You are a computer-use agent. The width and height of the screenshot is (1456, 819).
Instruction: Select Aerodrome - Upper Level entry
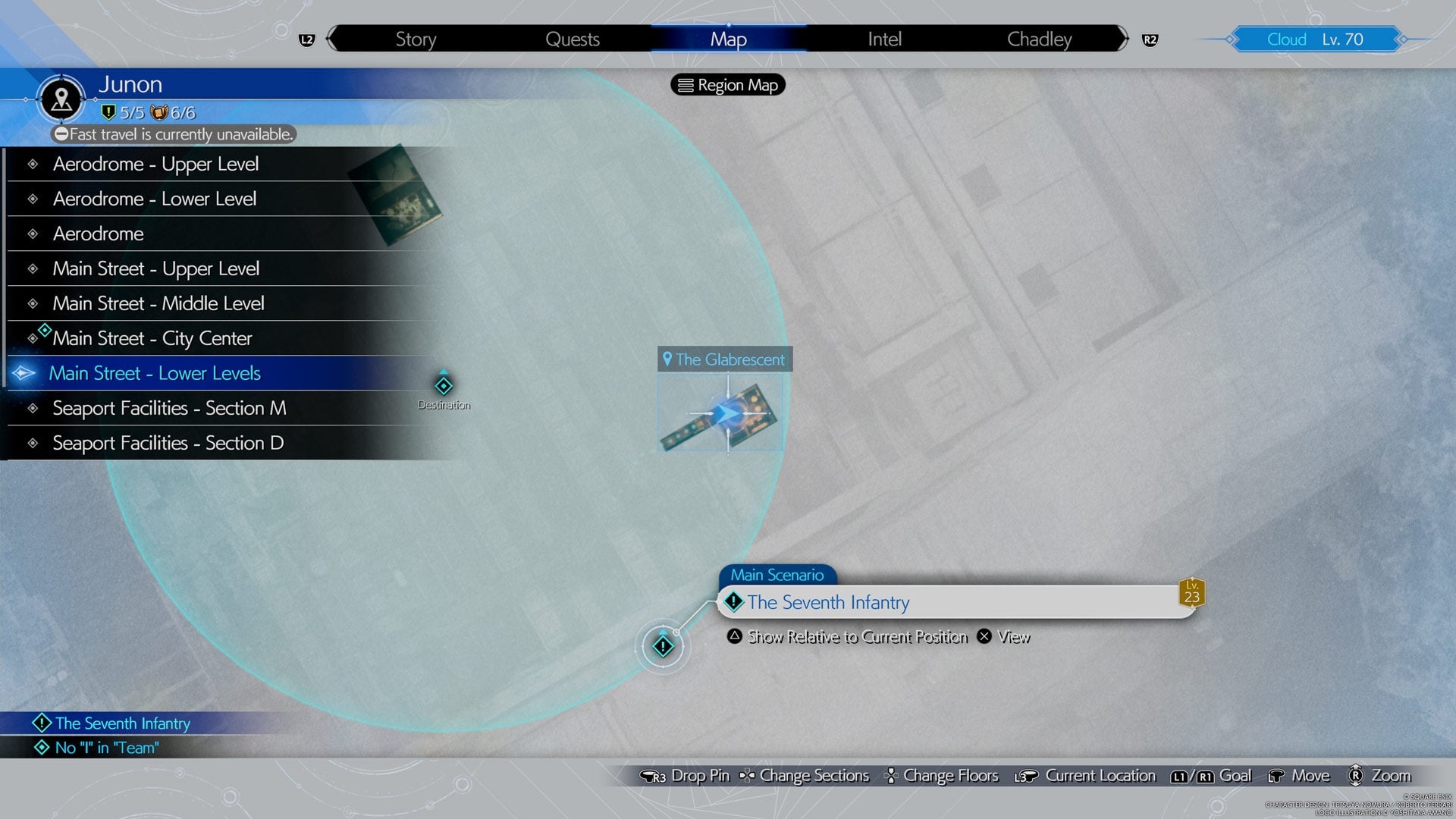(x=155, y=164)
